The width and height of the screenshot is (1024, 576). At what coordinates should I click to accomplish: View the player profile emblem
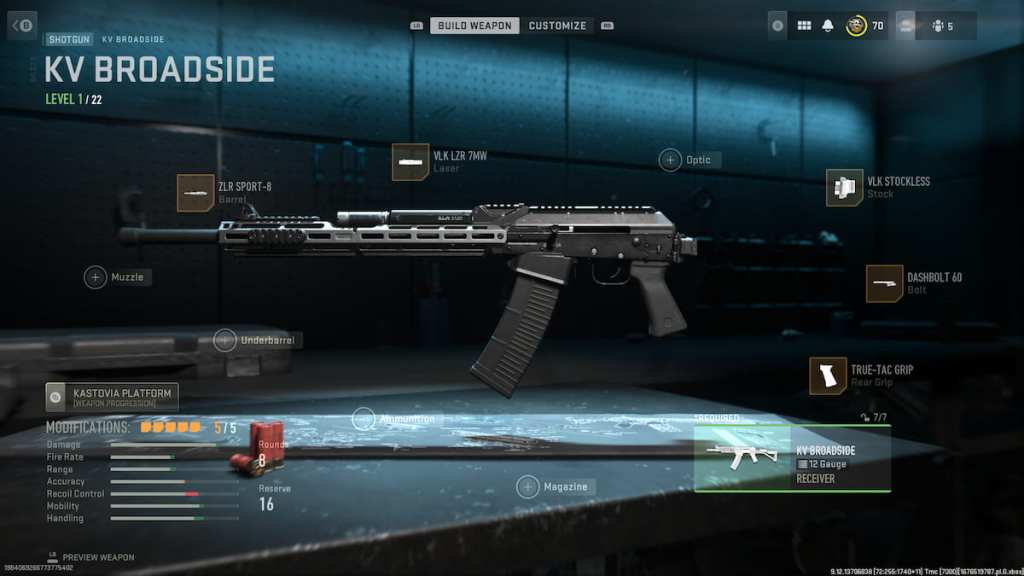[x=856, y=26]
